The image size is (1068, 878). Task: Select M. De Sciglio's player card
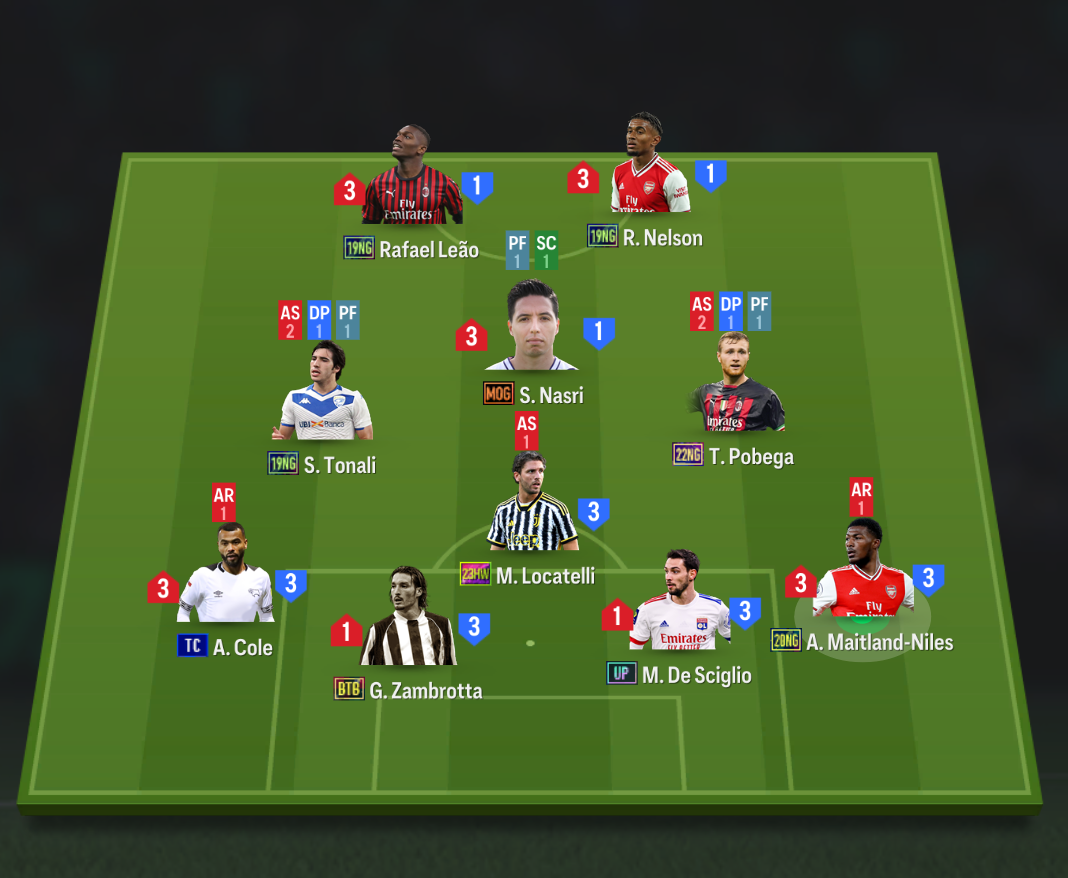coord(680,605)
